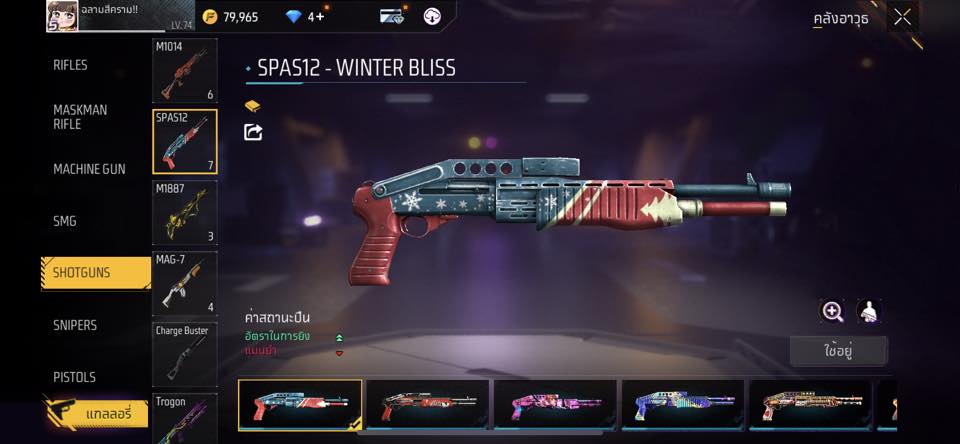The height and width of the screenshot is (444, 960).
Task: Open the gallery button with gun icon
Action: [95, 411]
